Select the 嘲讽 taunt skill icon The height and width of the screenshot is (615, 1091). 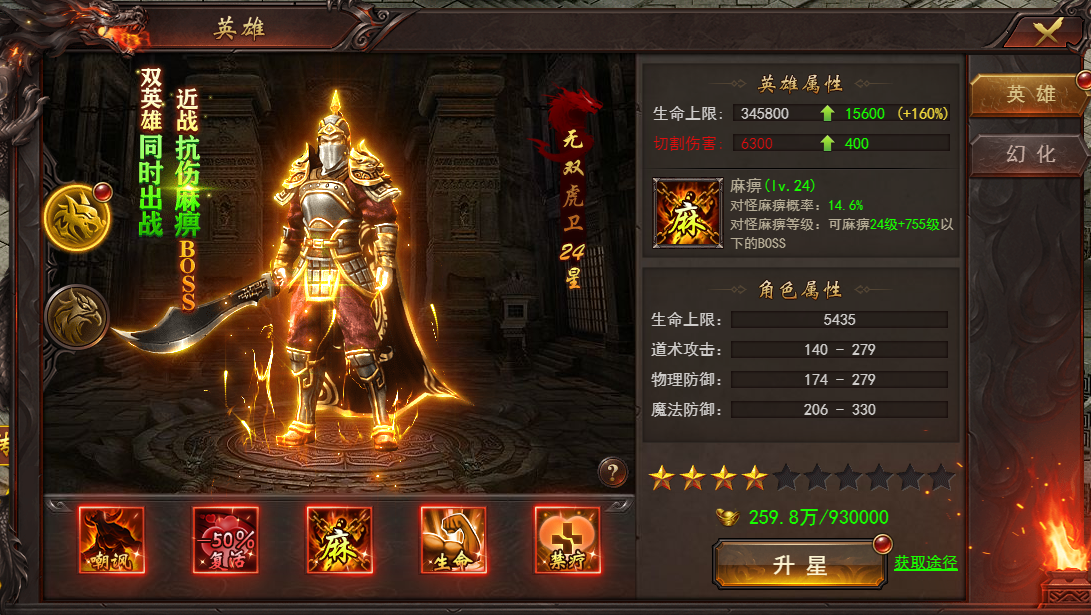pyautogui.click(x=112, y=540)
